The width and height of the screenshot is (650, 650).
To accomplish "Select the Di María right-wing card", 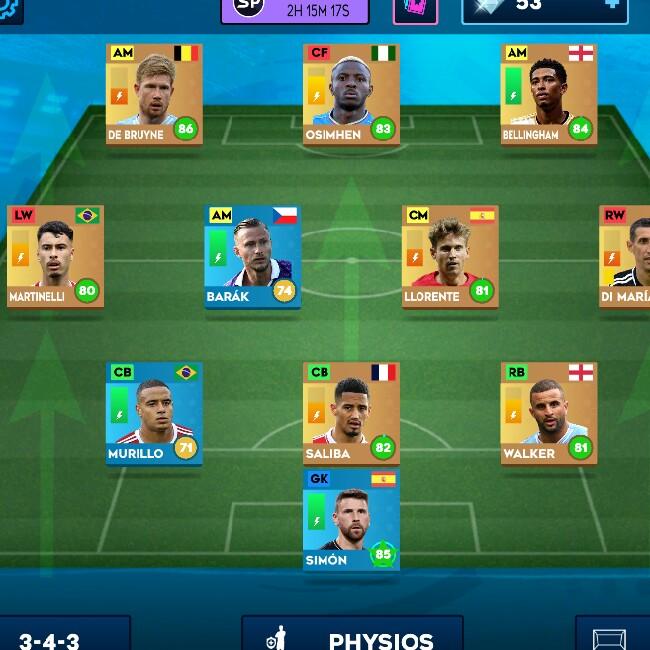I will point(626,256).
